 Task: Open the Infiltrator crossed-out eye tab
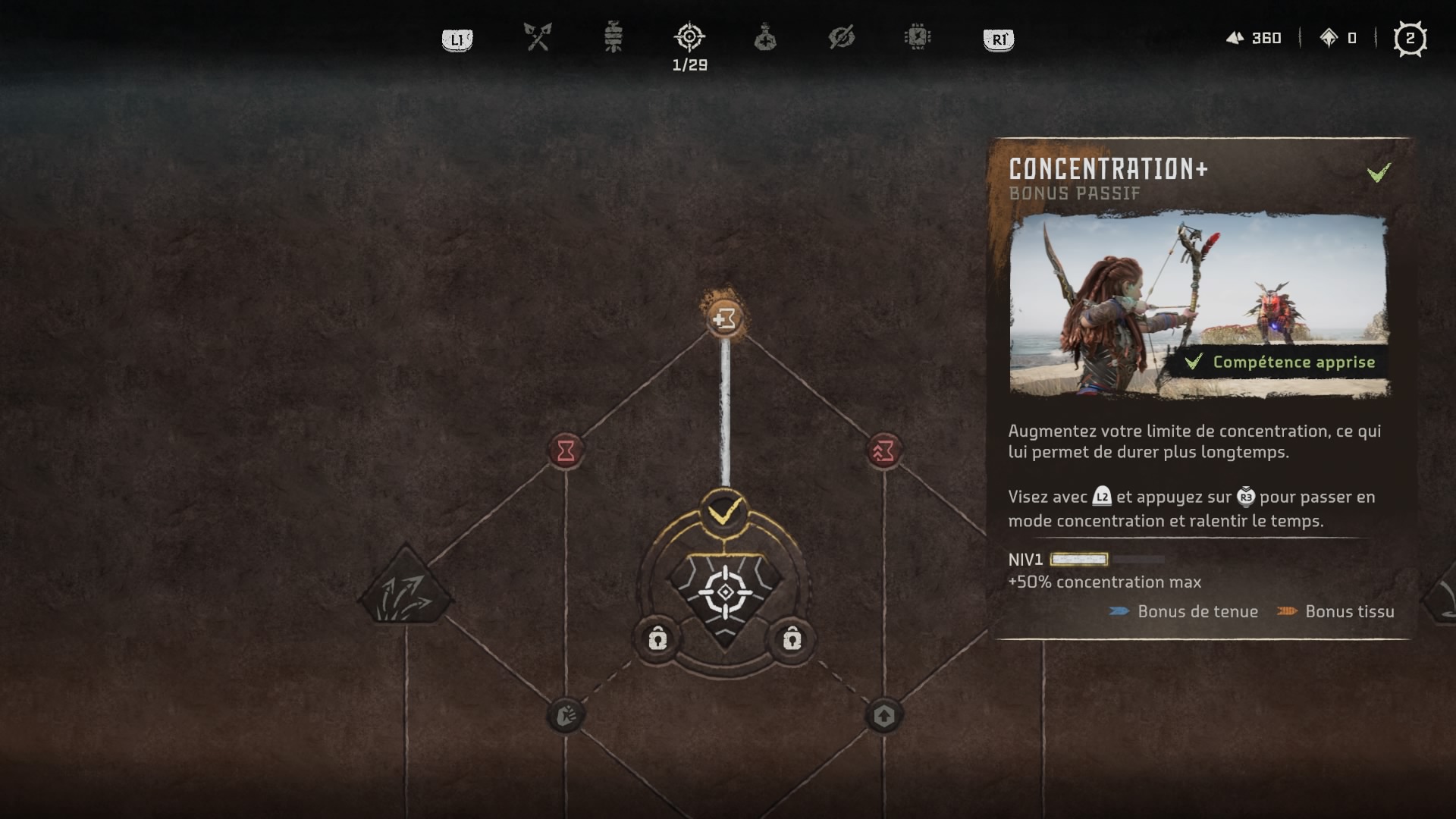pyautogui.click(x=842, y=36)
